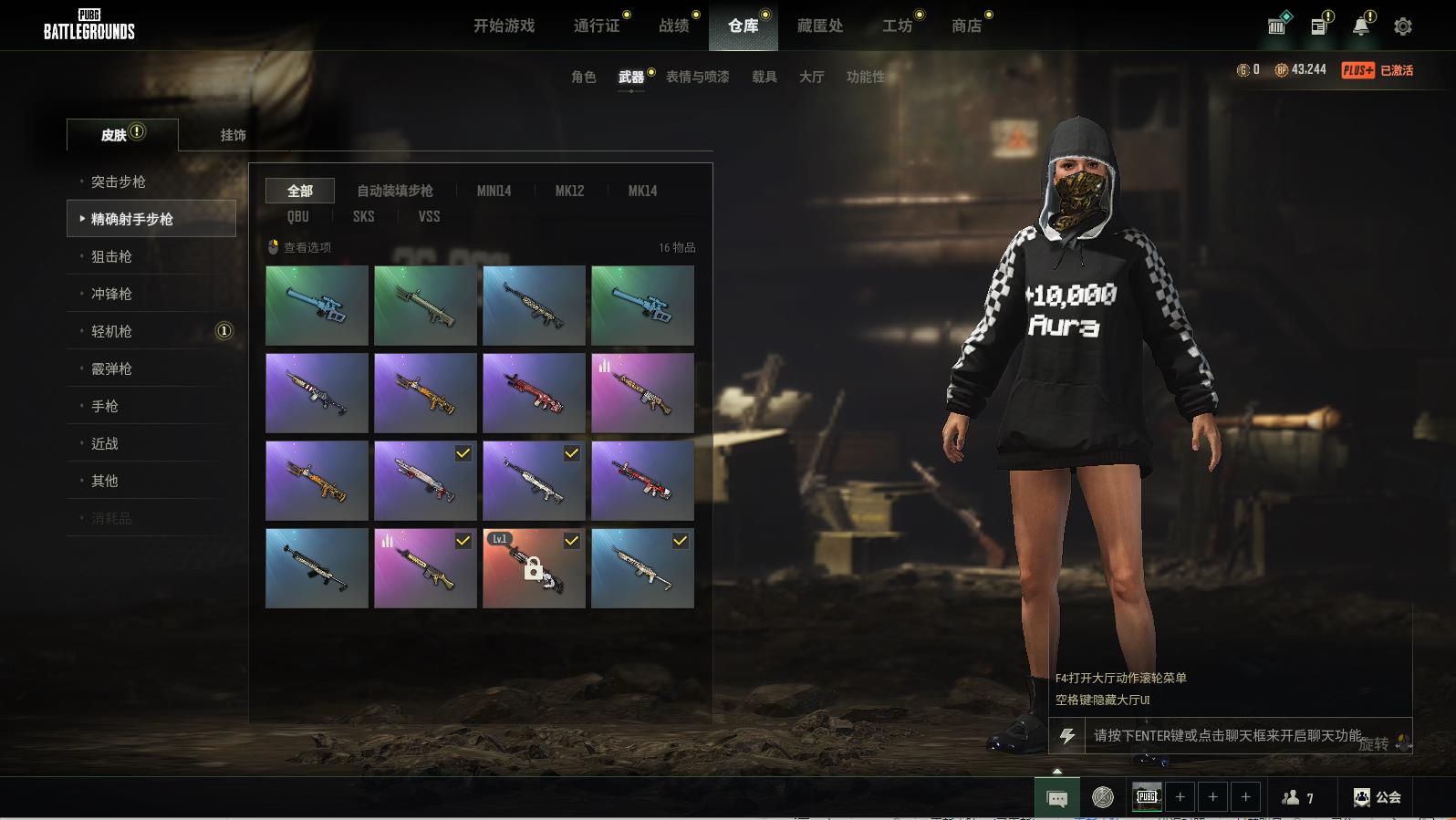Filter skins by SKS
Viewport: 1456px width, 820px height.
coord(363,216)
